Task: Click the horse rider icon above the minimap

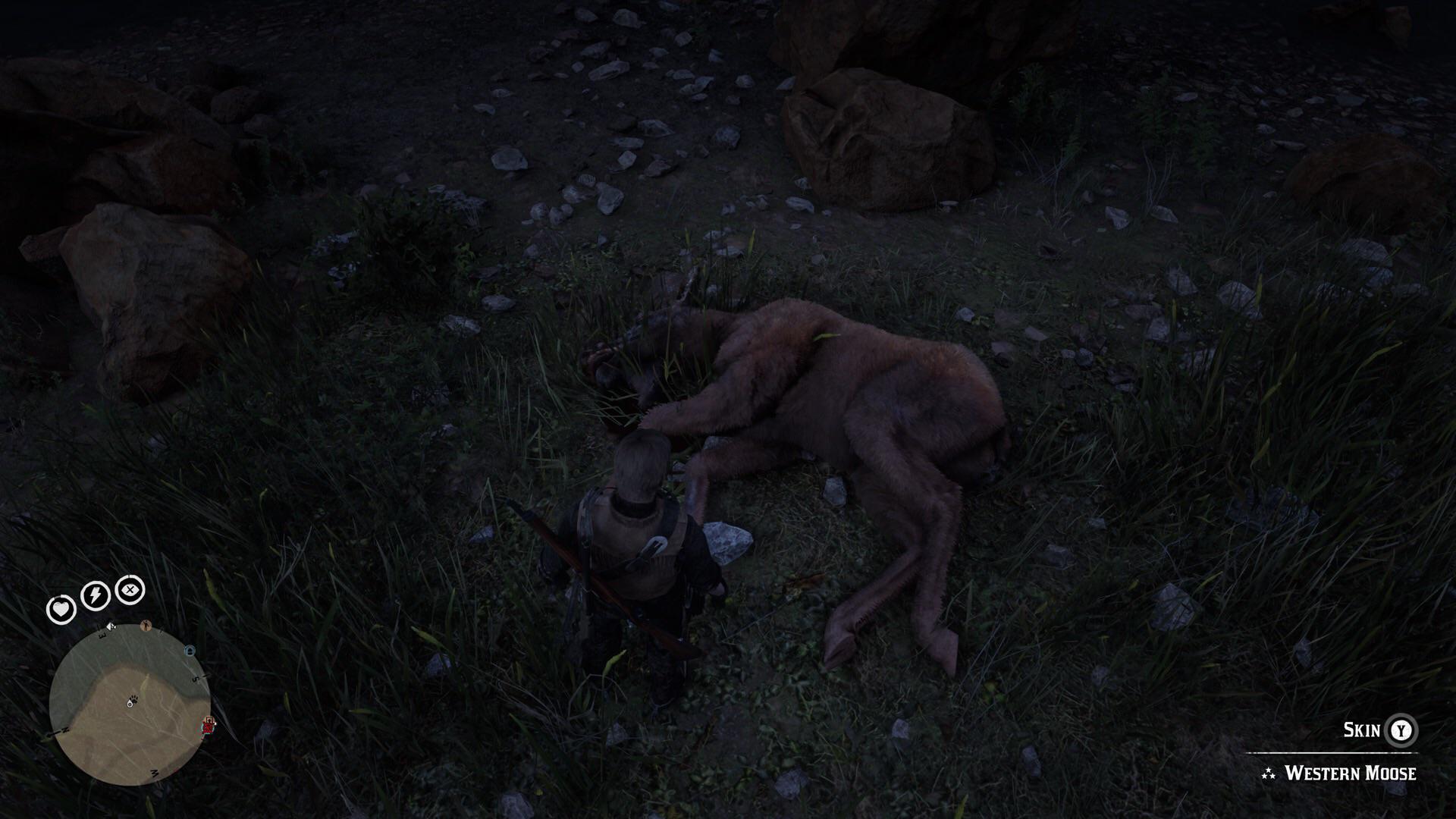Action: (x=146, y=626)
